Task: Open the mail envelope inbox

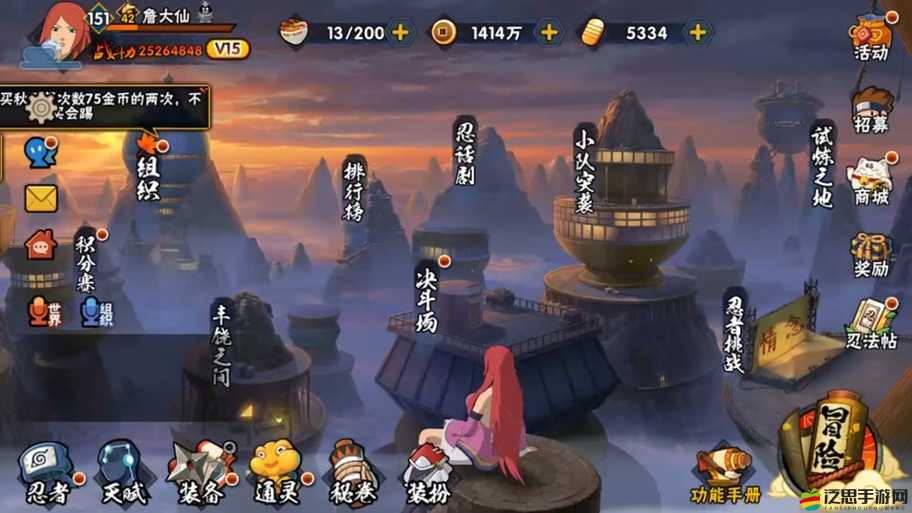Action: (41, 198)
